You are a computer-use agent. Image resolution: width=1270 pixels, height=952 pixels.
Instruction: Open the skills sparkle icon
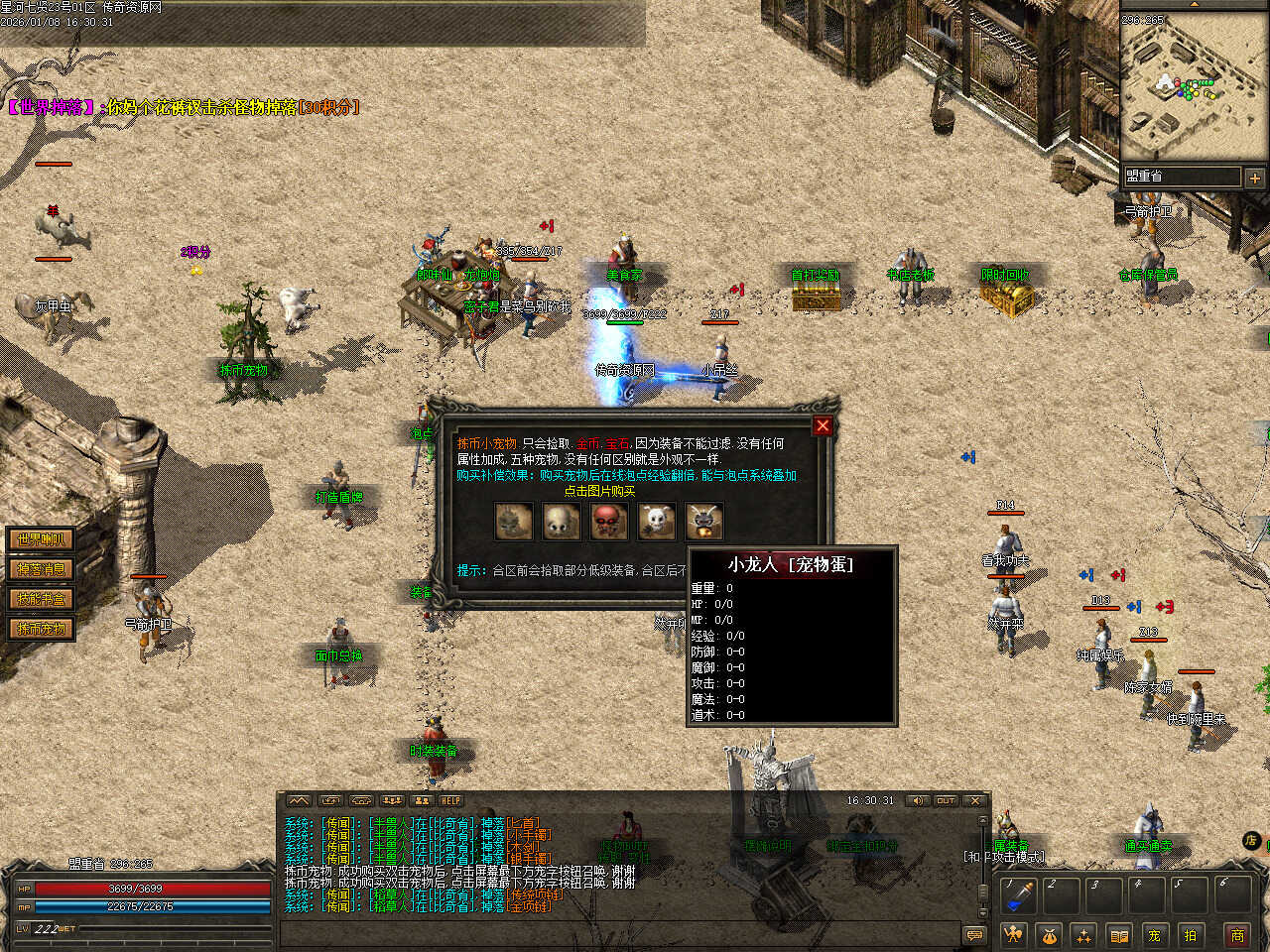tap(1083, 934)
